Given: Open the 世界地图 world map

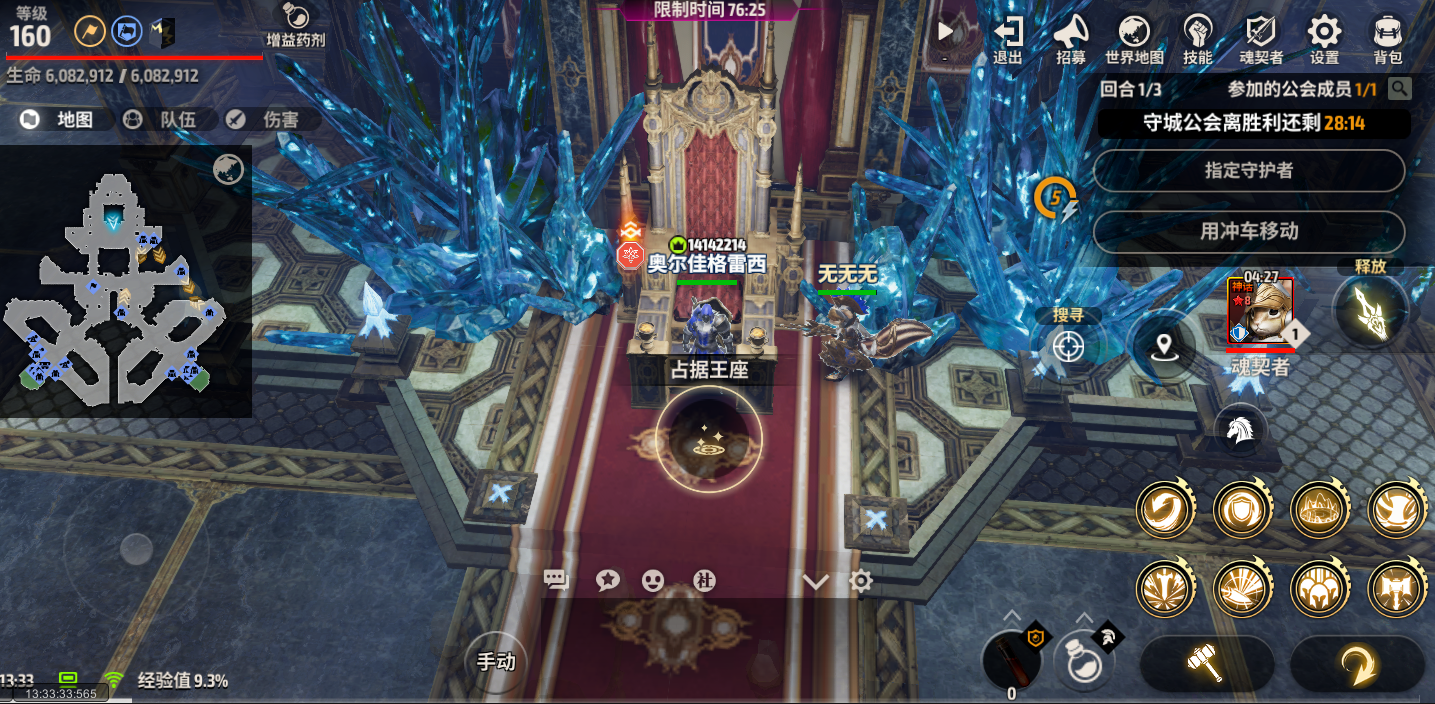Looking at the screenshot, I should tap(1134, 38).
